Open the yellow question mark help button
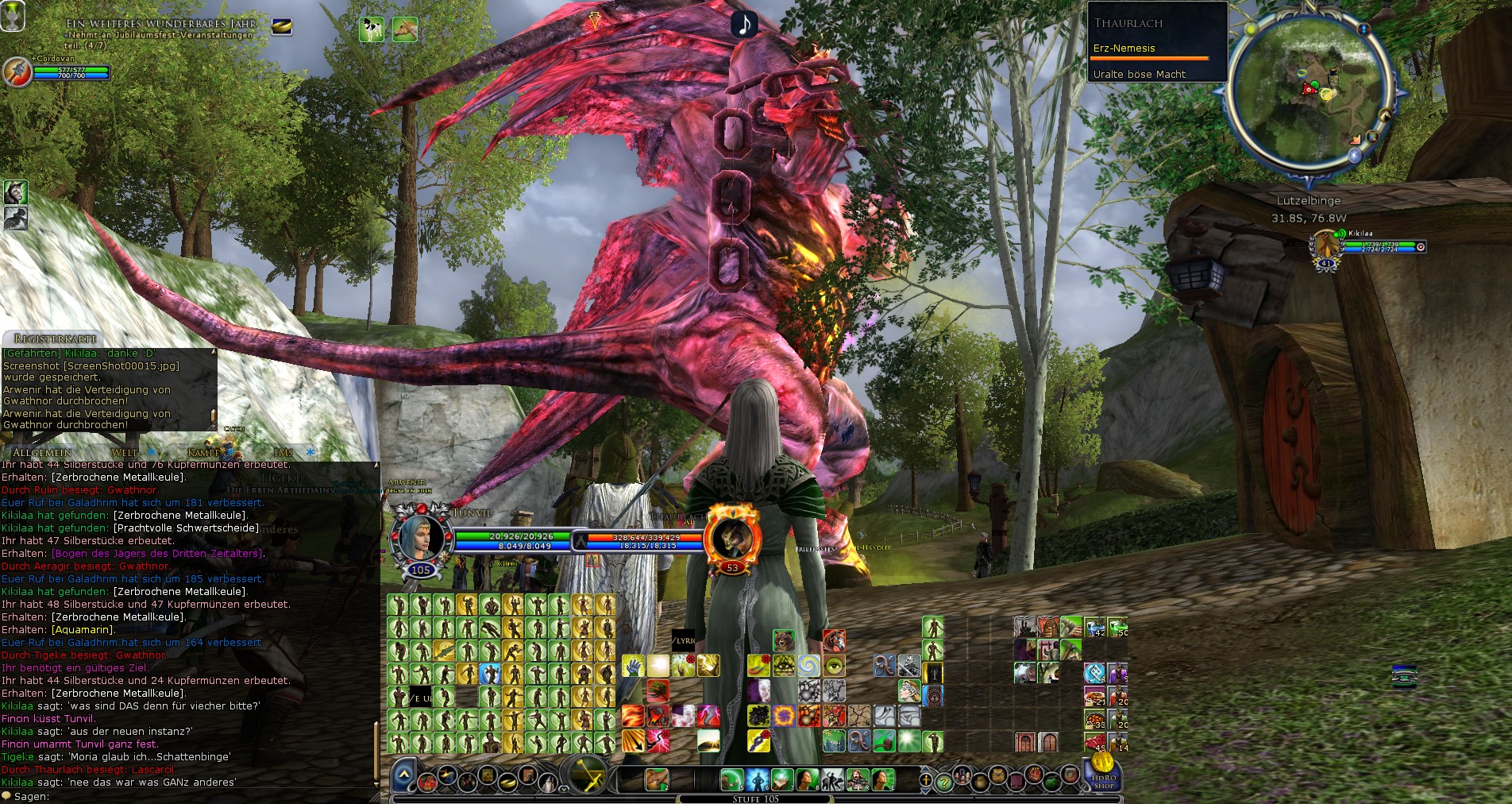 click(x=943, y=783)
